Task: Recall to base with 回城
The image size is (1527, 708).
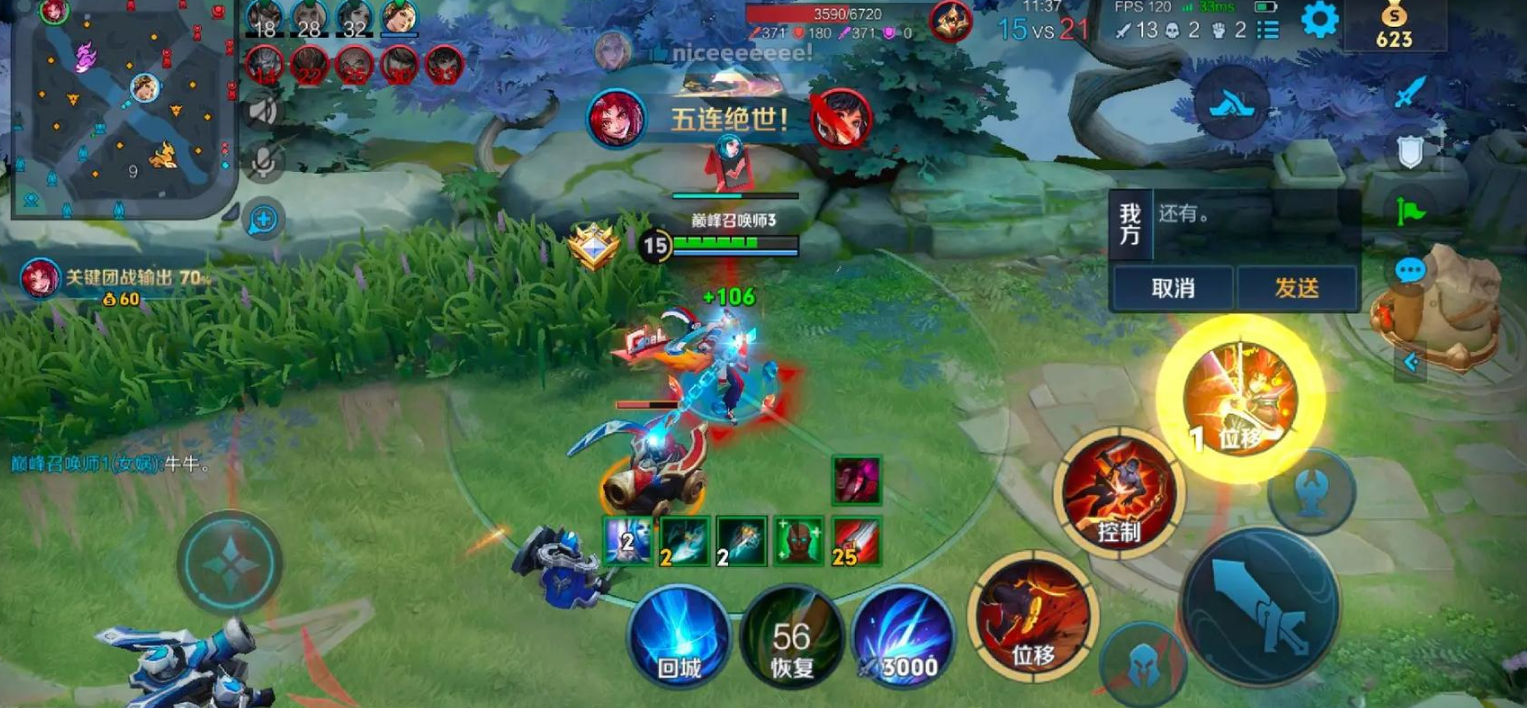Action: [x=680, y=636]
